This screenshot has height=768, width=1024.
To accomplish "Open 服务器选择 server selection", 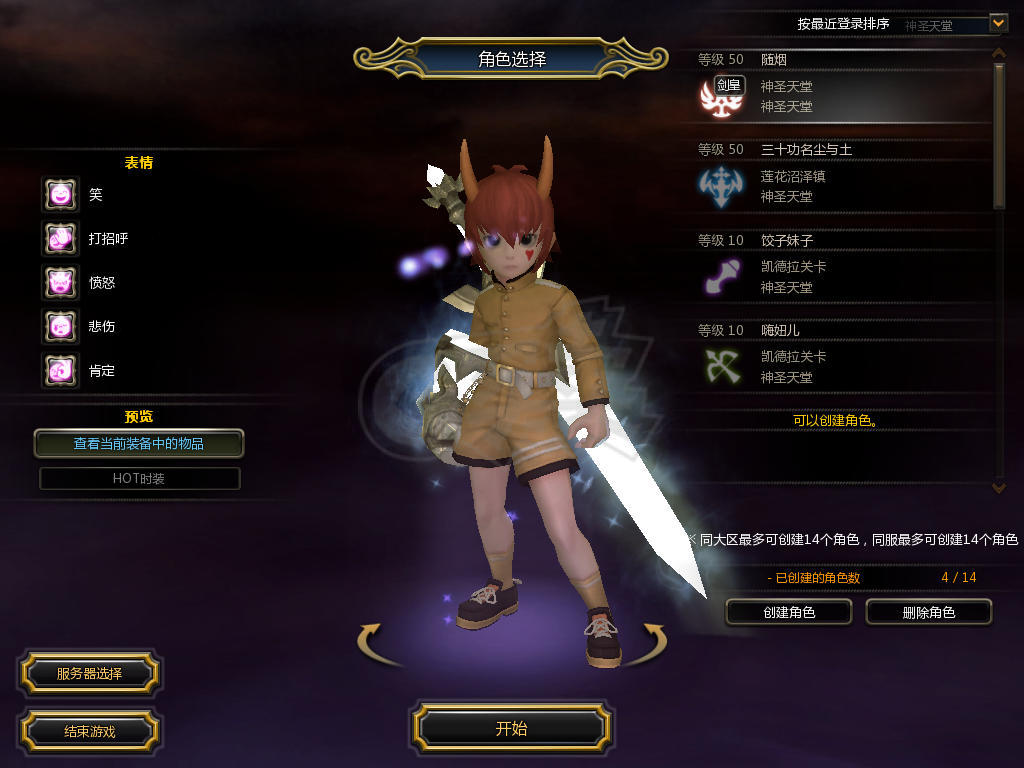I will tap(89, 674).
